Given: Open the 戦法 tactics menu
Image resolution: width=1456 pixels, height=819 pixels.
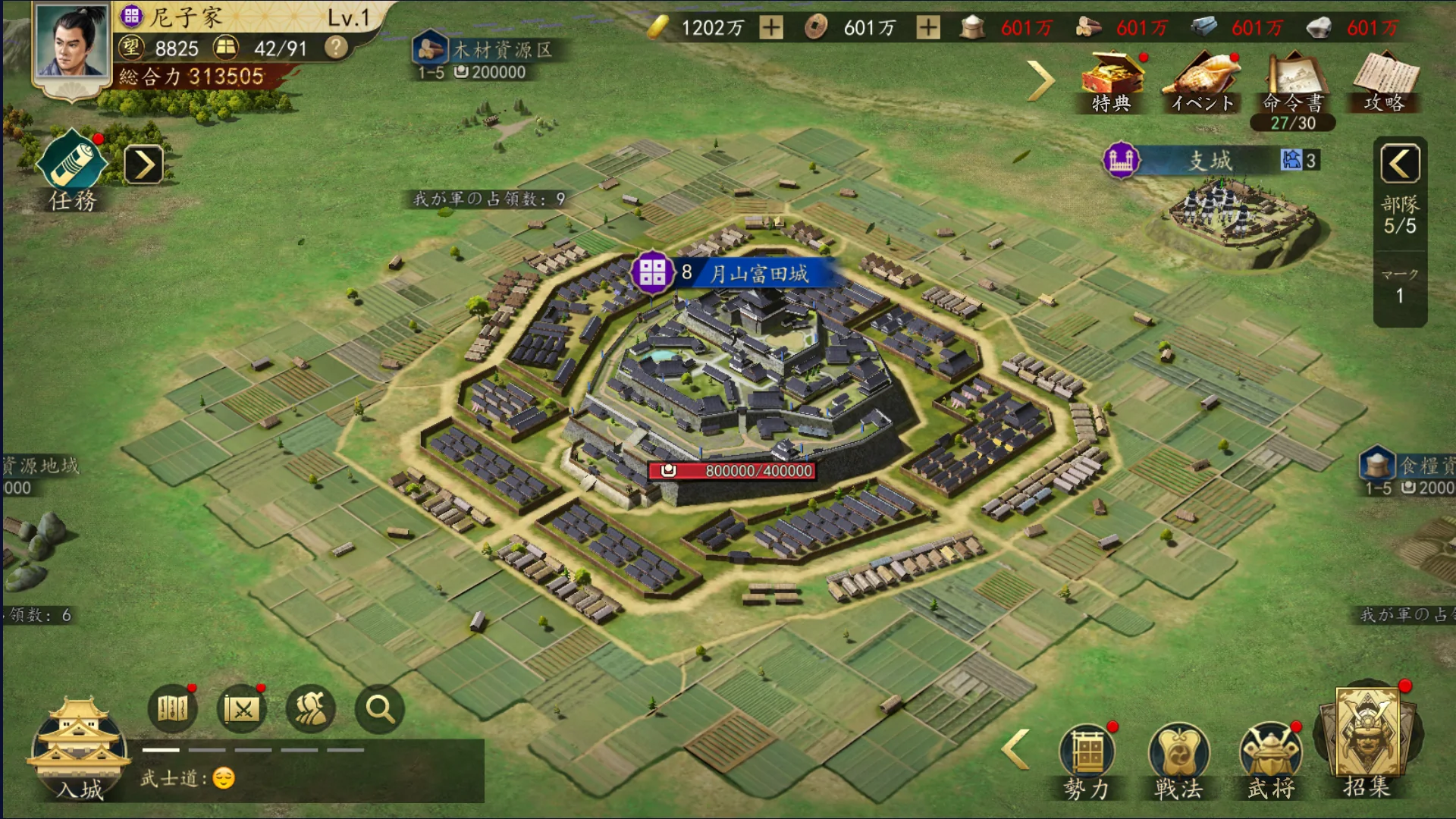Looking at the screenshot, I should point(1178,760).
